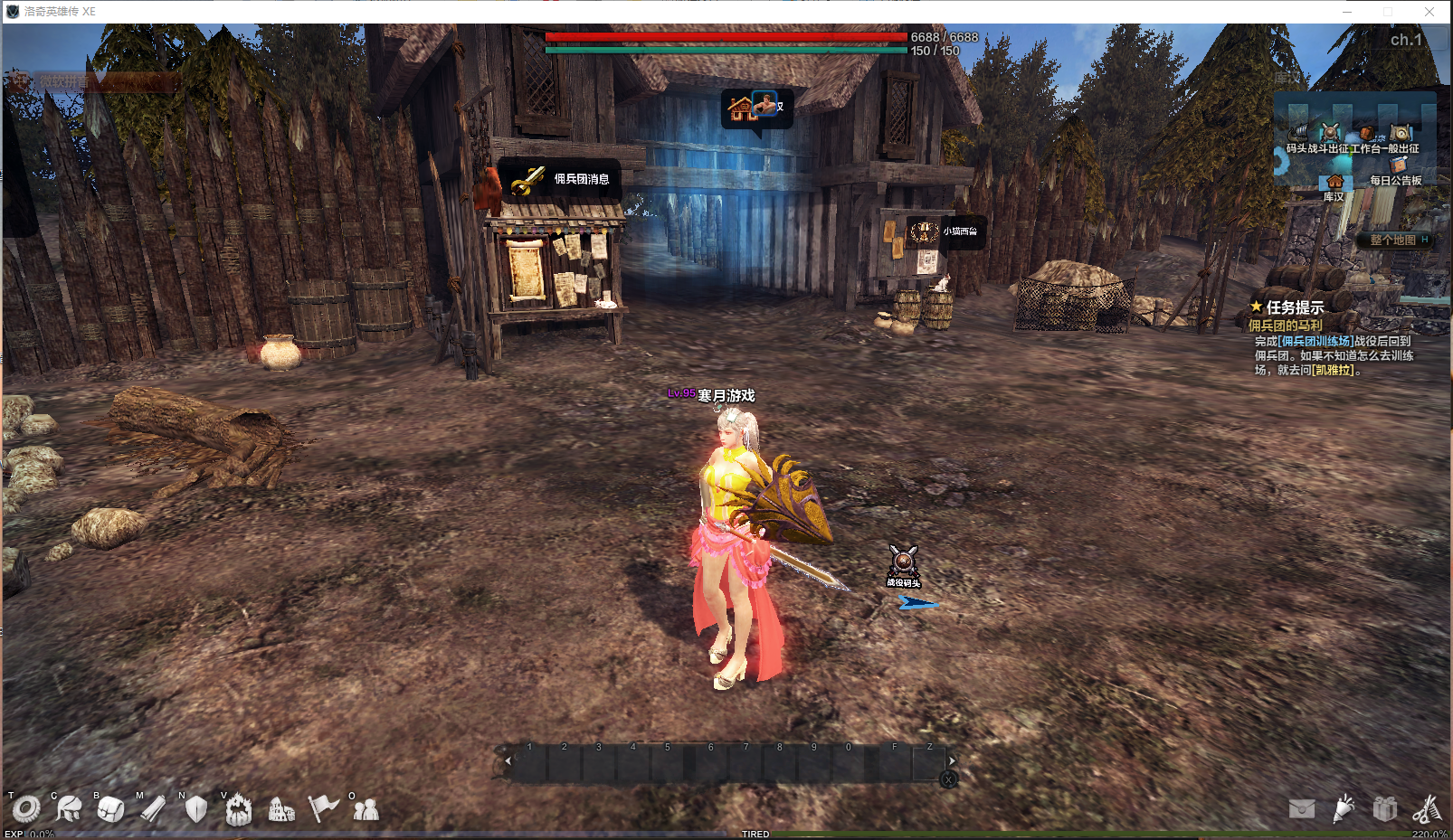Click the party popper event icon
This screenshot has width=1453, height=840.
[1344, 807]
